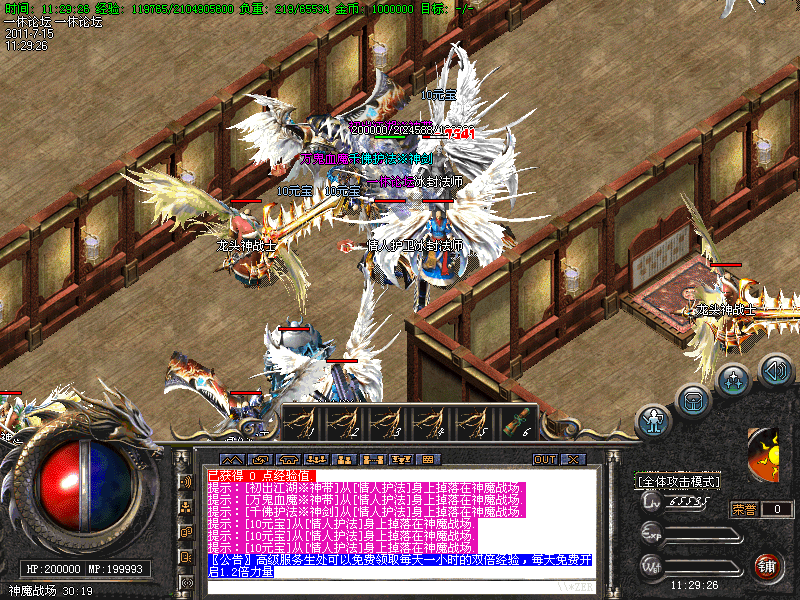Toggle the sound speaker button
Screen dimensions: 800x600
pos(775,369)
